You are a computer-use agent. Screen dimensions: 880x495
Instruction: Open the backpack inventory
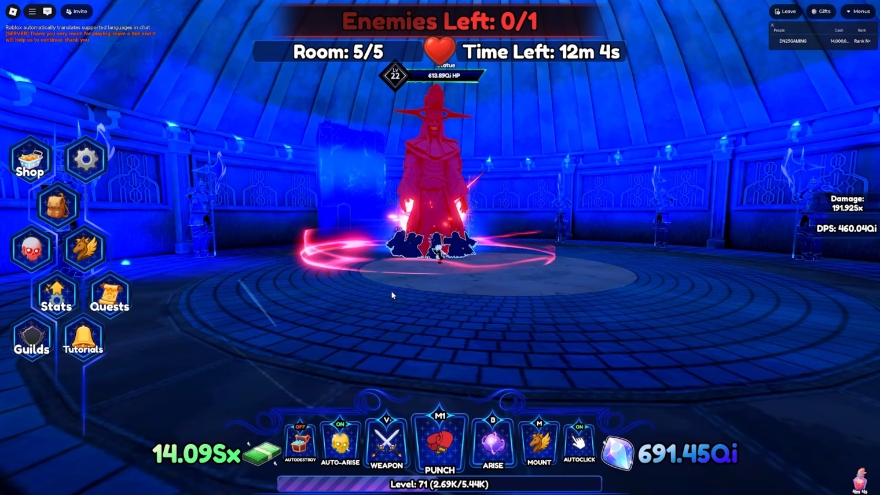pos(58,205)
